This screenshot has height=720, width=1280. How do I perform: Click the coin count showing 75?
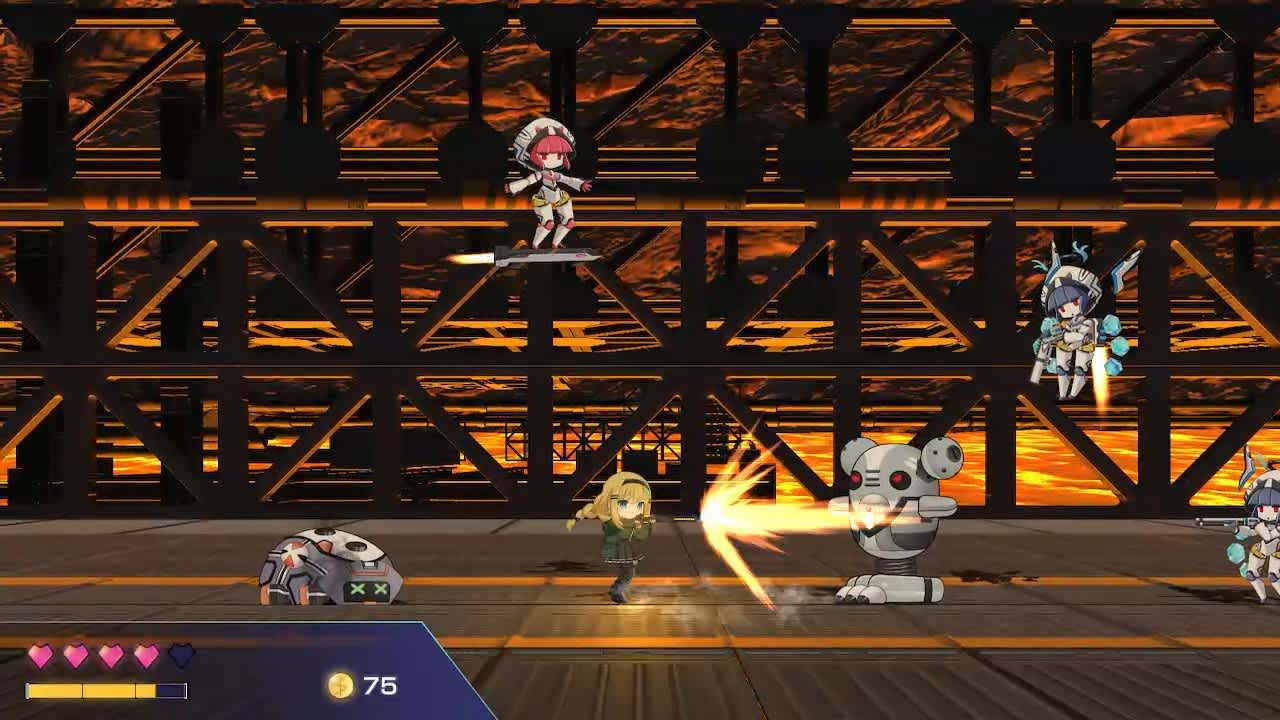(x=380, y=686)
